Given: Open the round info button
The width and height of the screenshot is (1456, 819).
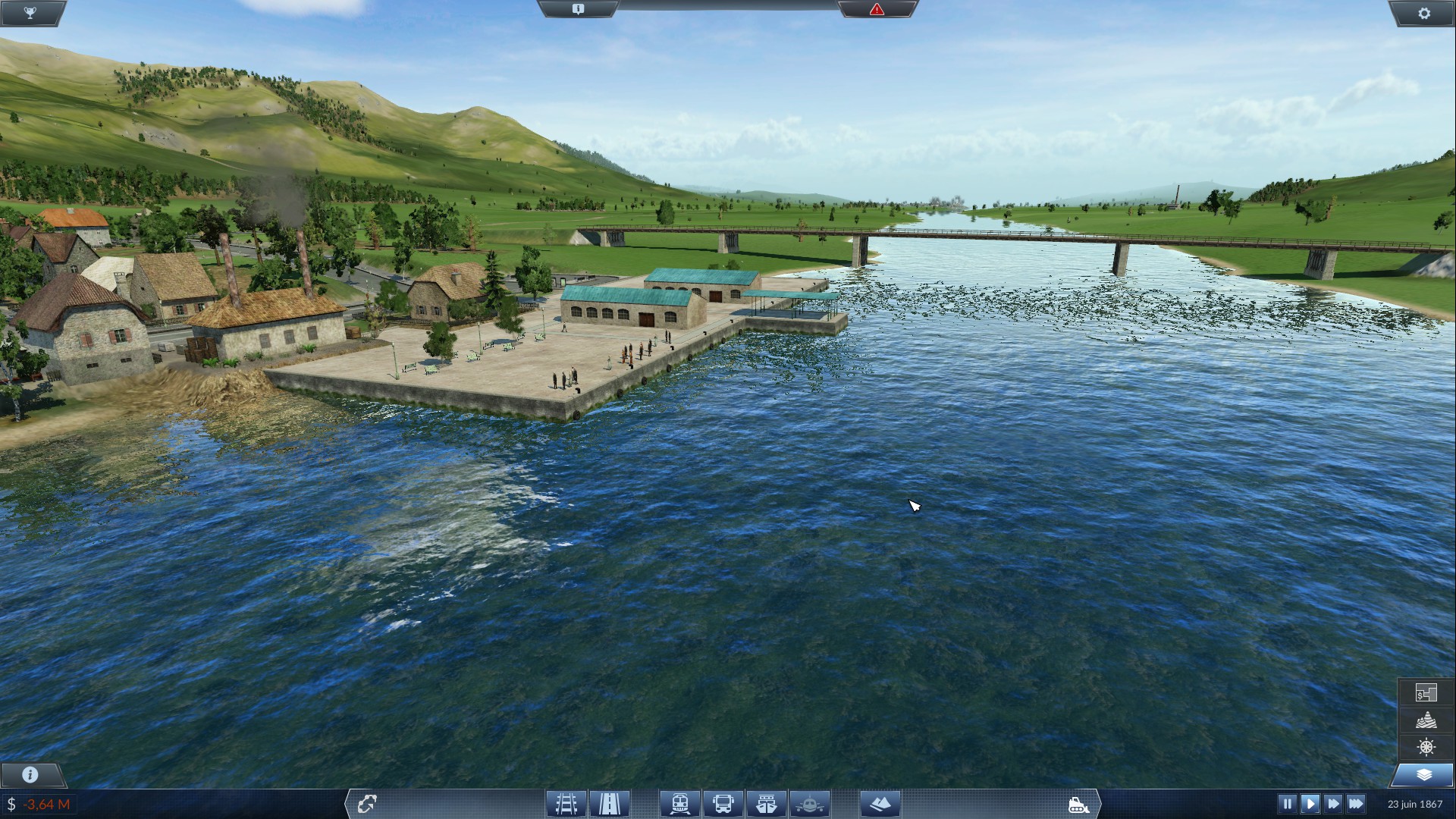Looking at the screenshot, I should point(30,774).
